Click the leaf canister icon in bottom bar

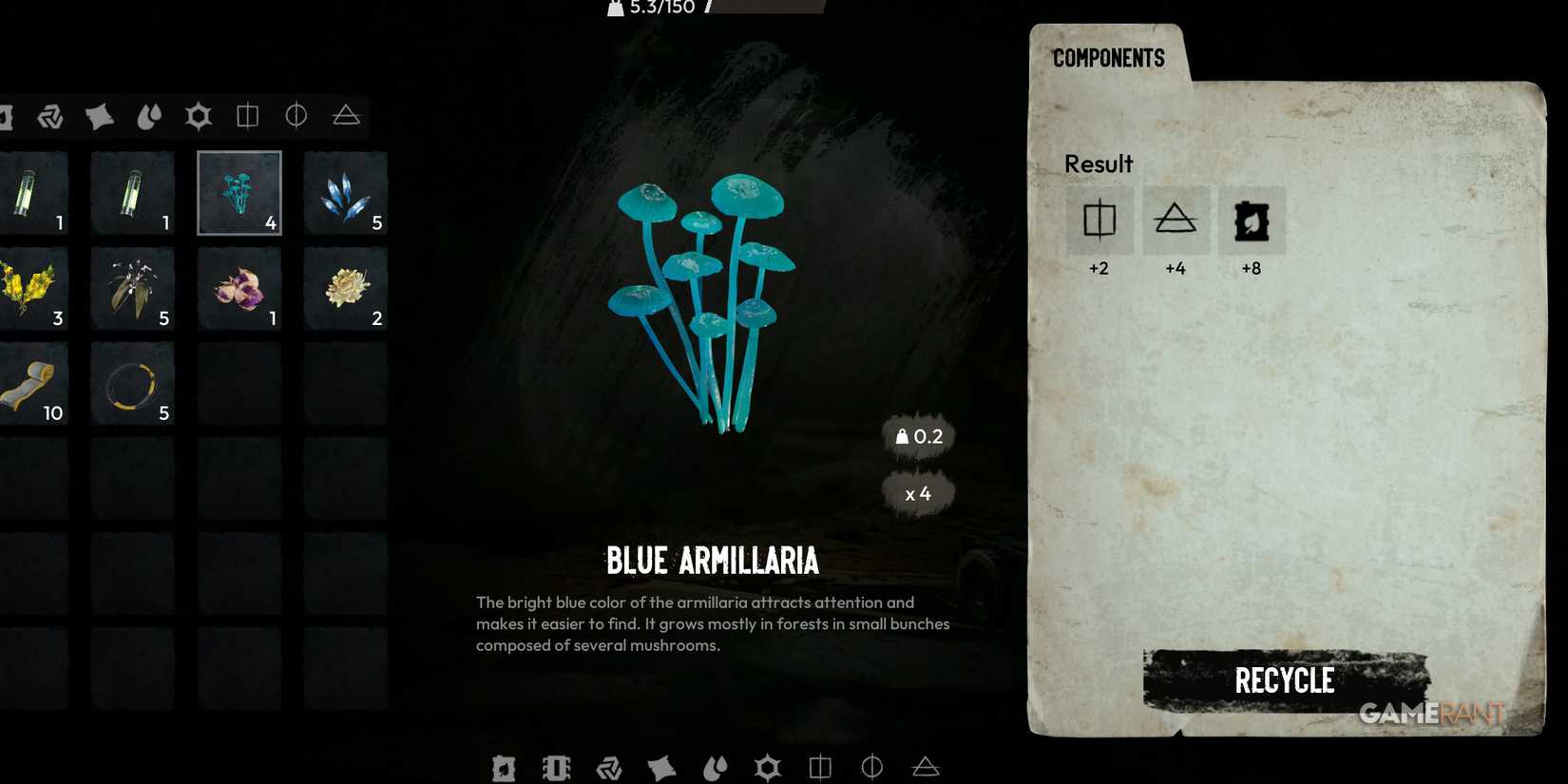click(x=504, y=767)
